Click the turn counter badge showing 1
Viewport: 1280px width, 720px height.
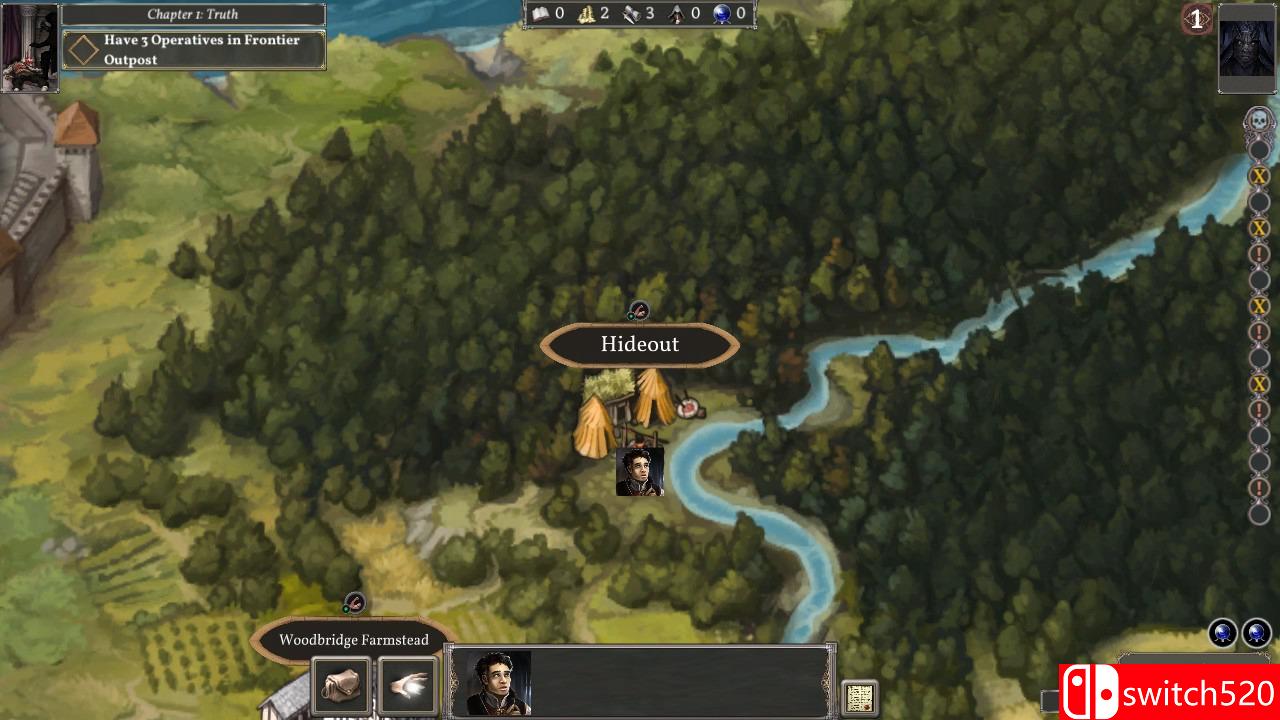(1196, 19)
